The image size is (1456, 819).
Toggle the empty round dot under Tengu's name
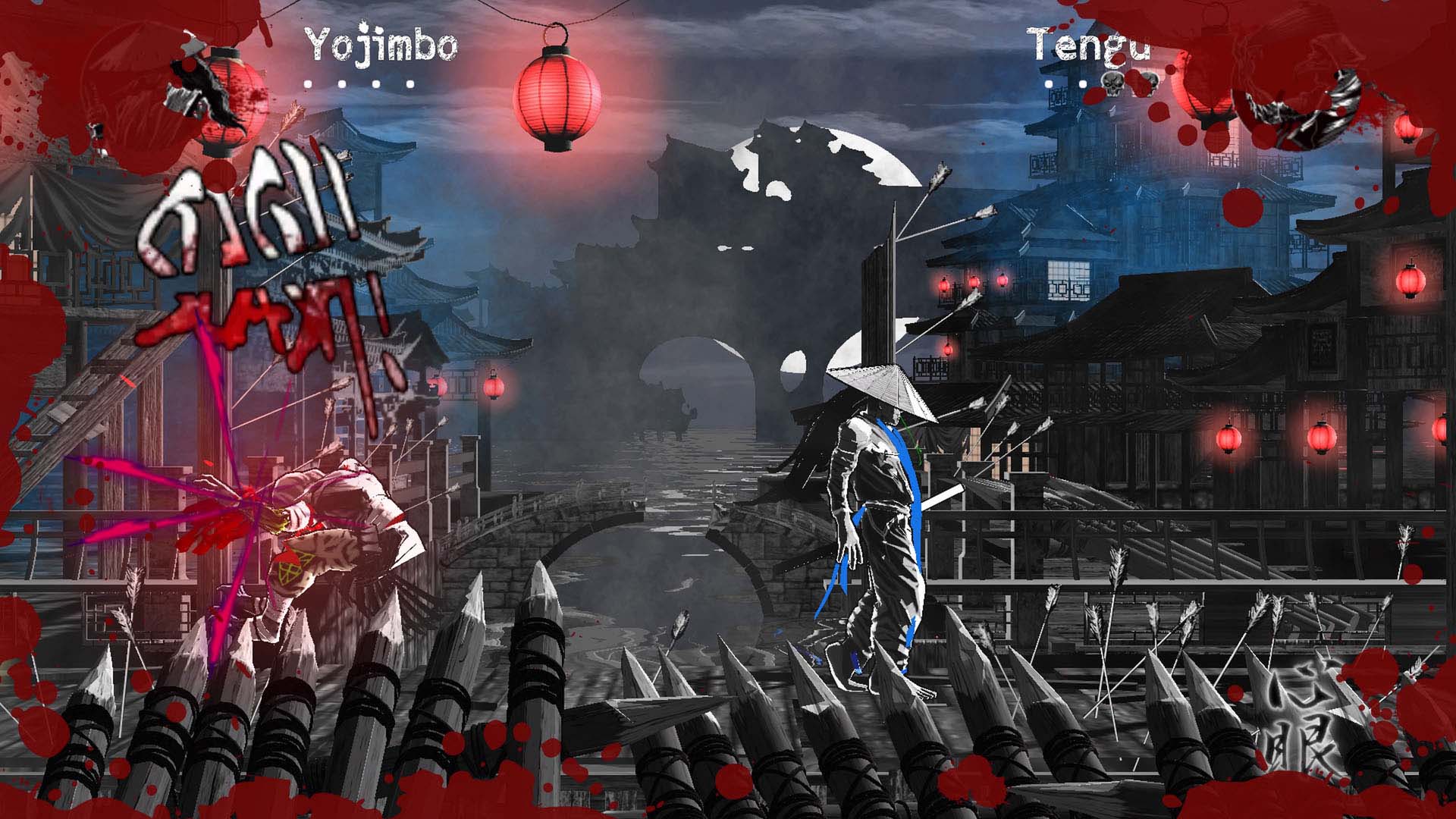pos(1049,83)
